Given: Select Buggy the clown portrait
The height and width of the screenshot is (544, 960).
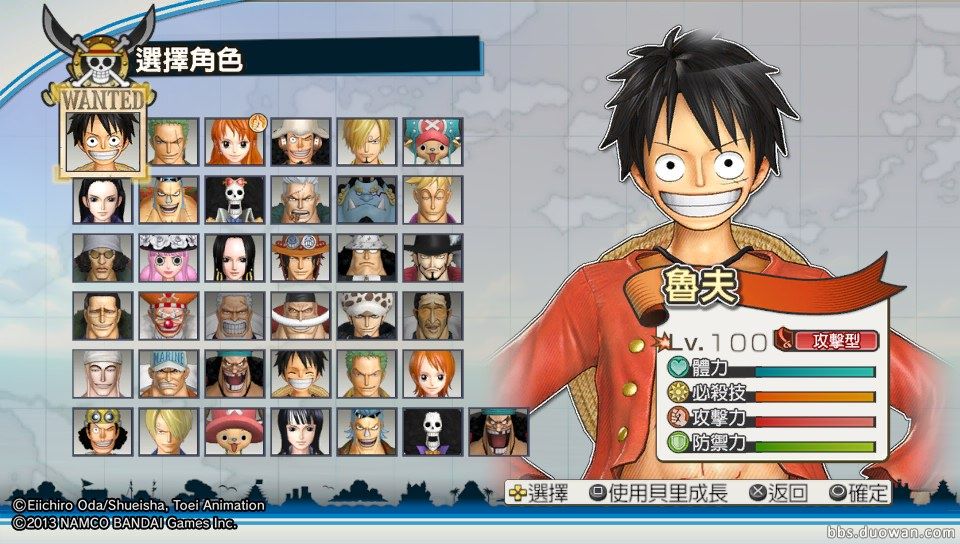Looking at the screenshot, I should coord(168,315).
